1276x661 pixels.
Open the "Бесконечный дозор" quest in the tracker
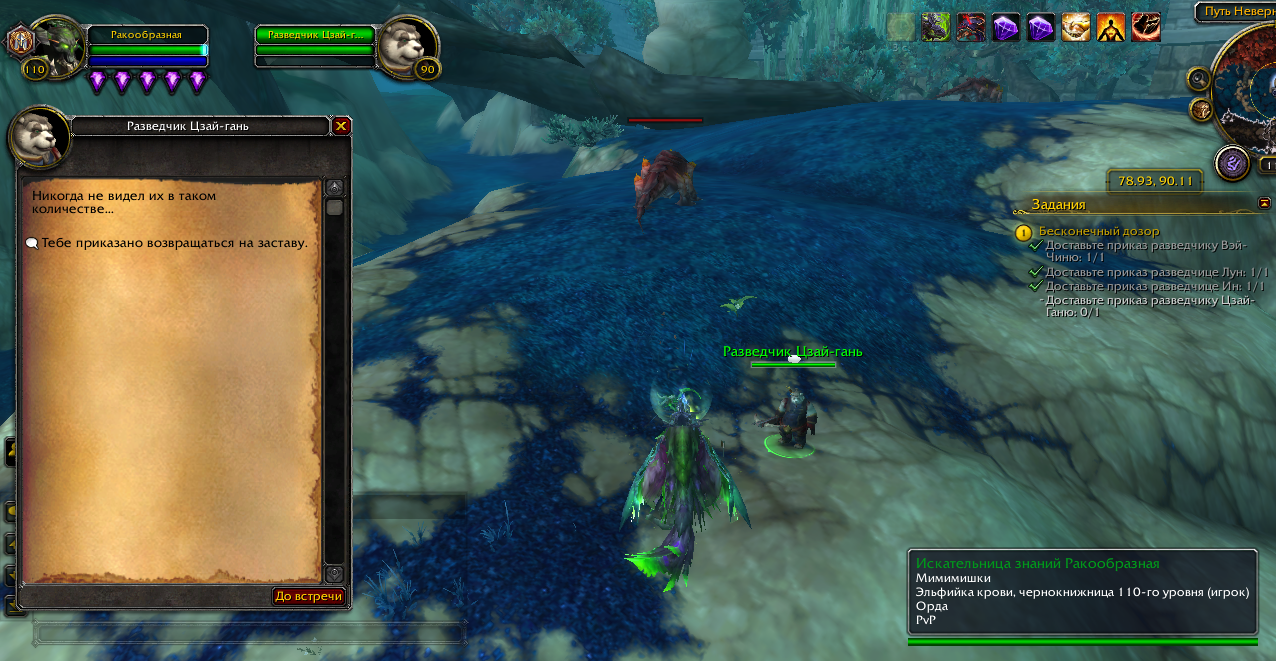(1098, 231)
